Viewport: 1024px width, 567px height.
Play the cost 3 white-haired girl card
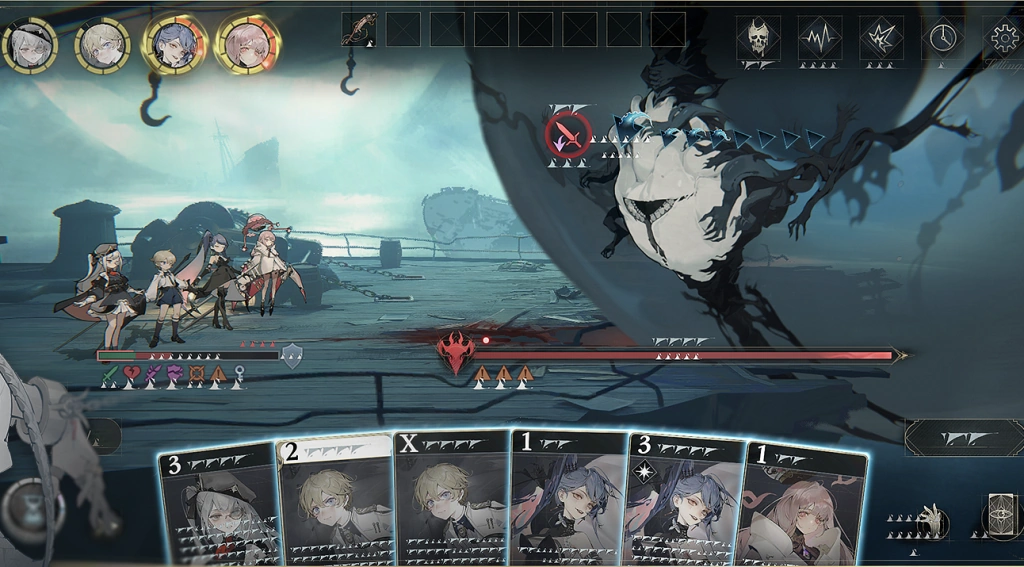point(218,505)
